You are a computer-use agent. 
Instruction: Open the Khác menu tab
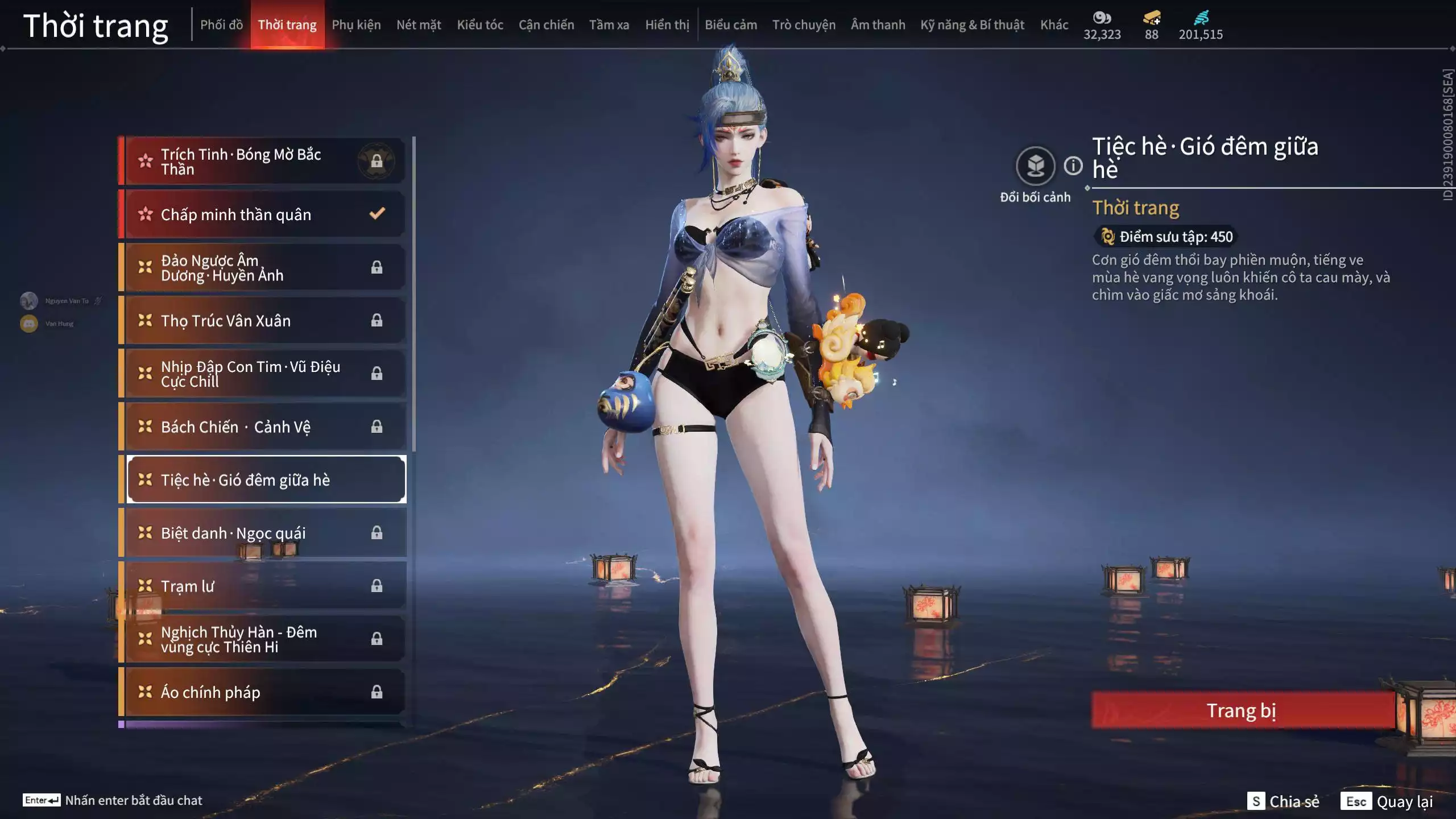tap(1054, 24)
